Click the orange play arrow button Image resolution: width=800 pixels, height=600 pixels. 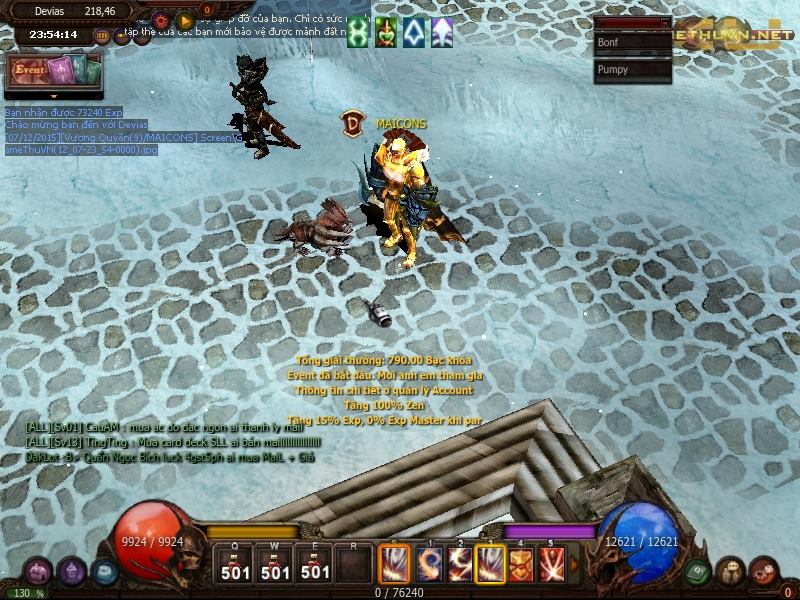tap(184, 19)
